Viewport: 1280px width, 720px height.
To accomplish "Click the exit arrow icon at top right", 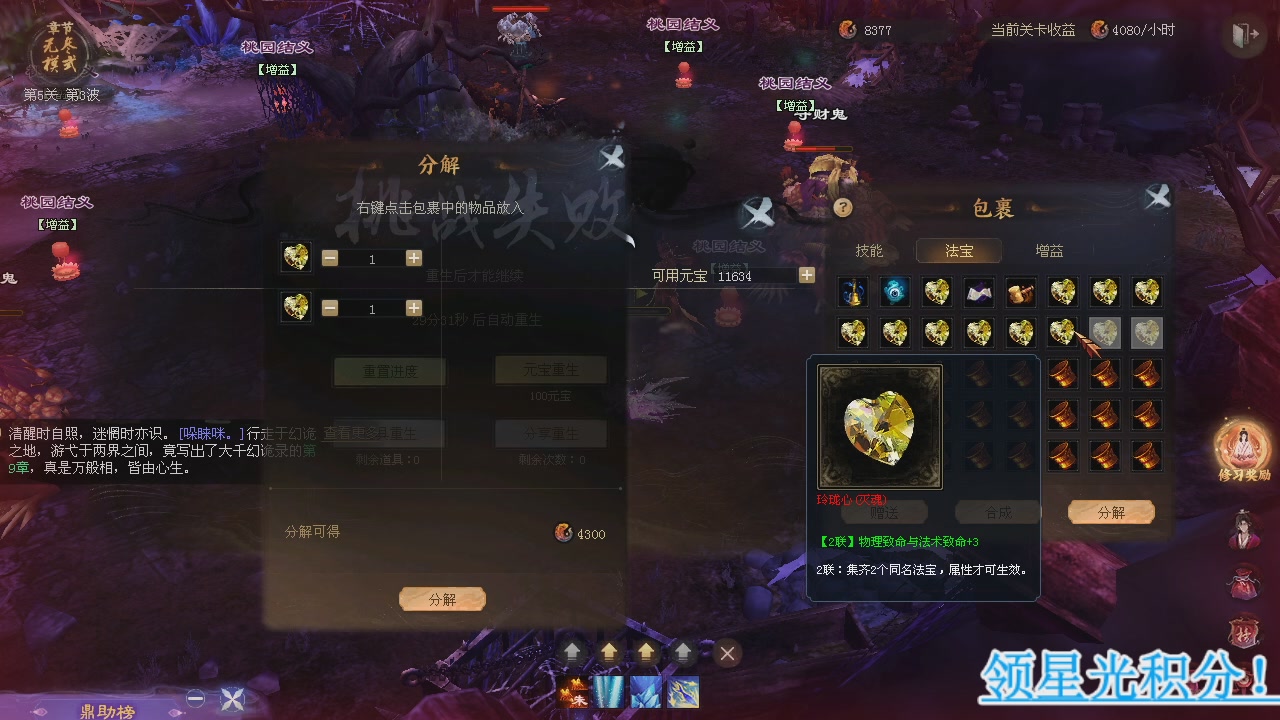I will click(1243, 34).
